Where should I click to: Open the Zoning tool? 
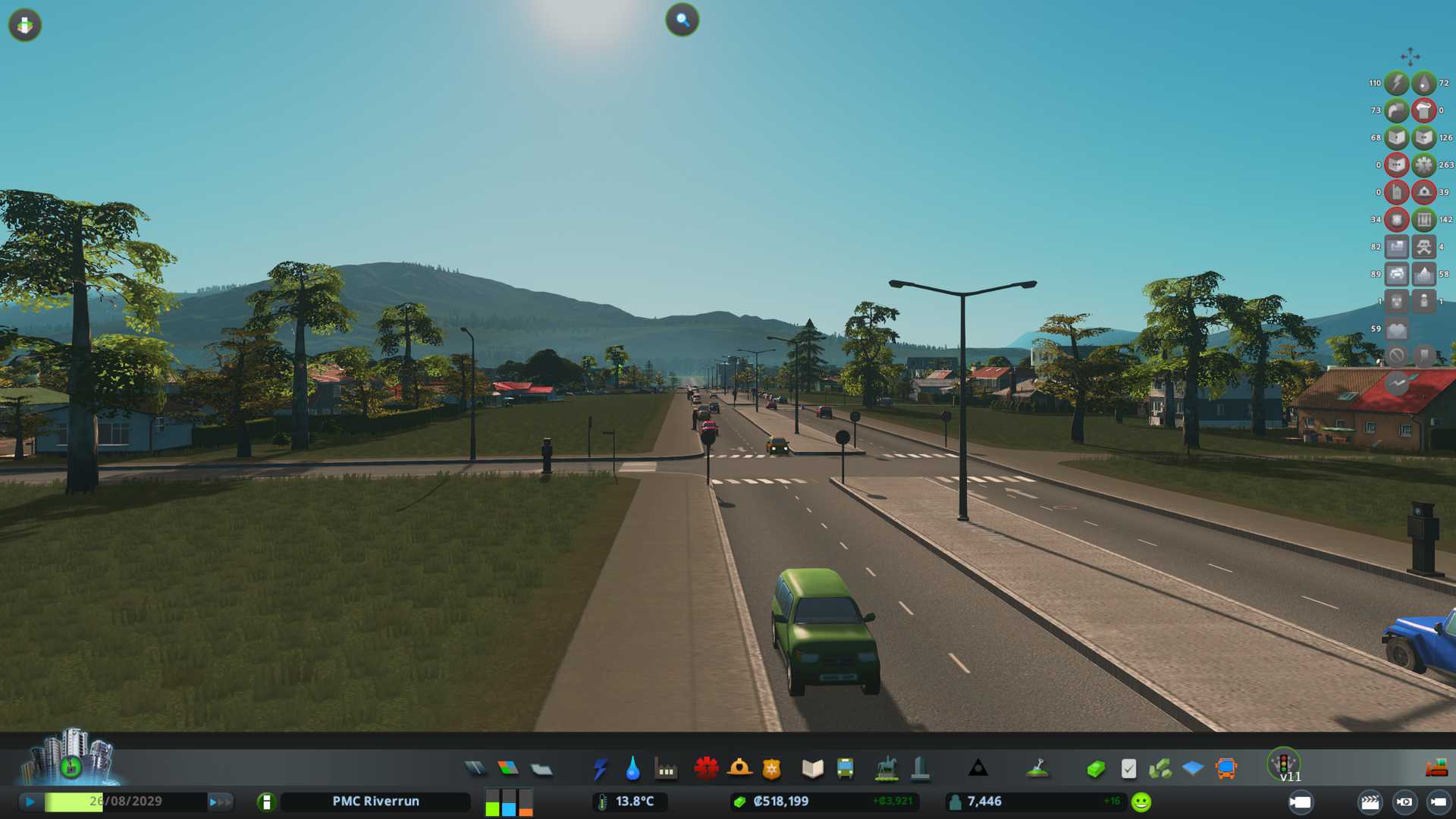(508, 769)
